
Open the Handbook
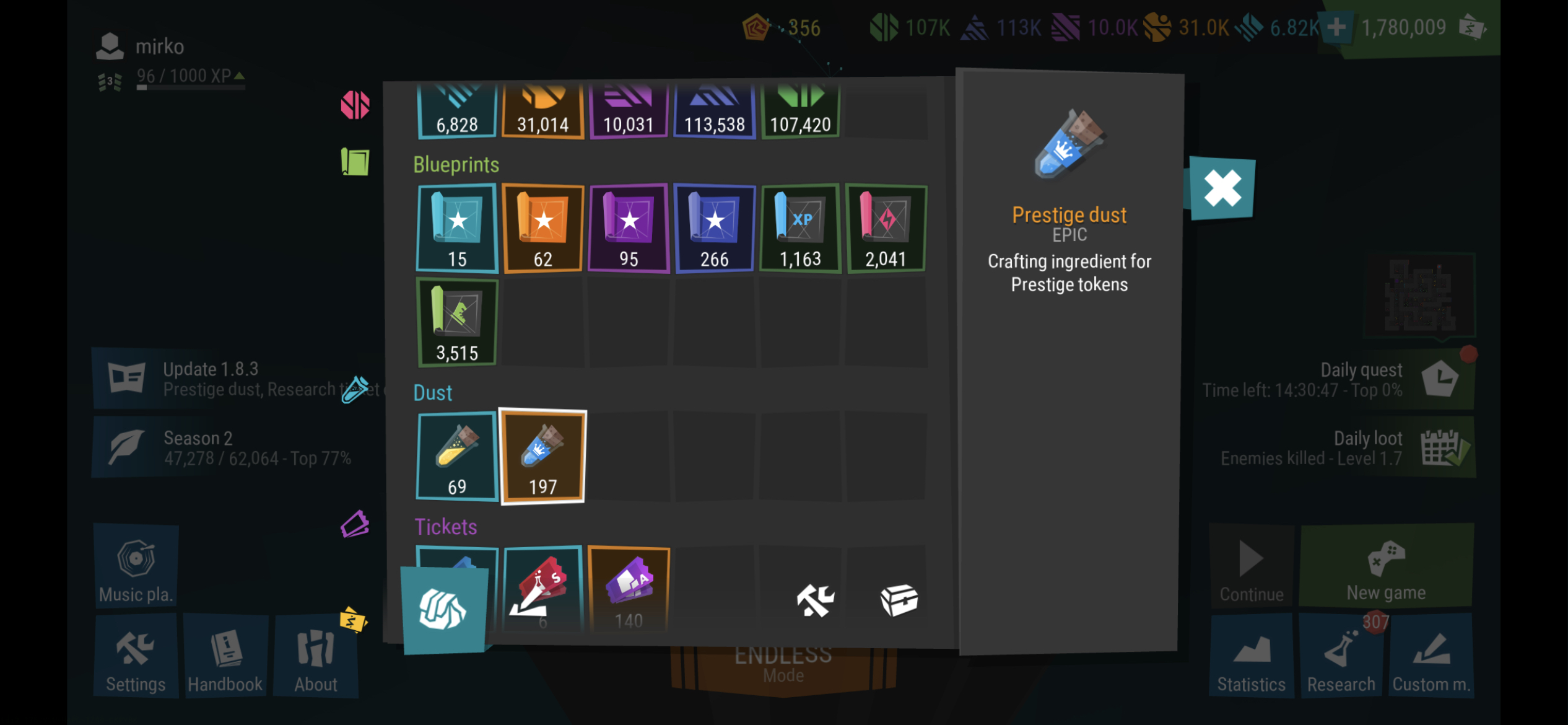click(225, 658)
